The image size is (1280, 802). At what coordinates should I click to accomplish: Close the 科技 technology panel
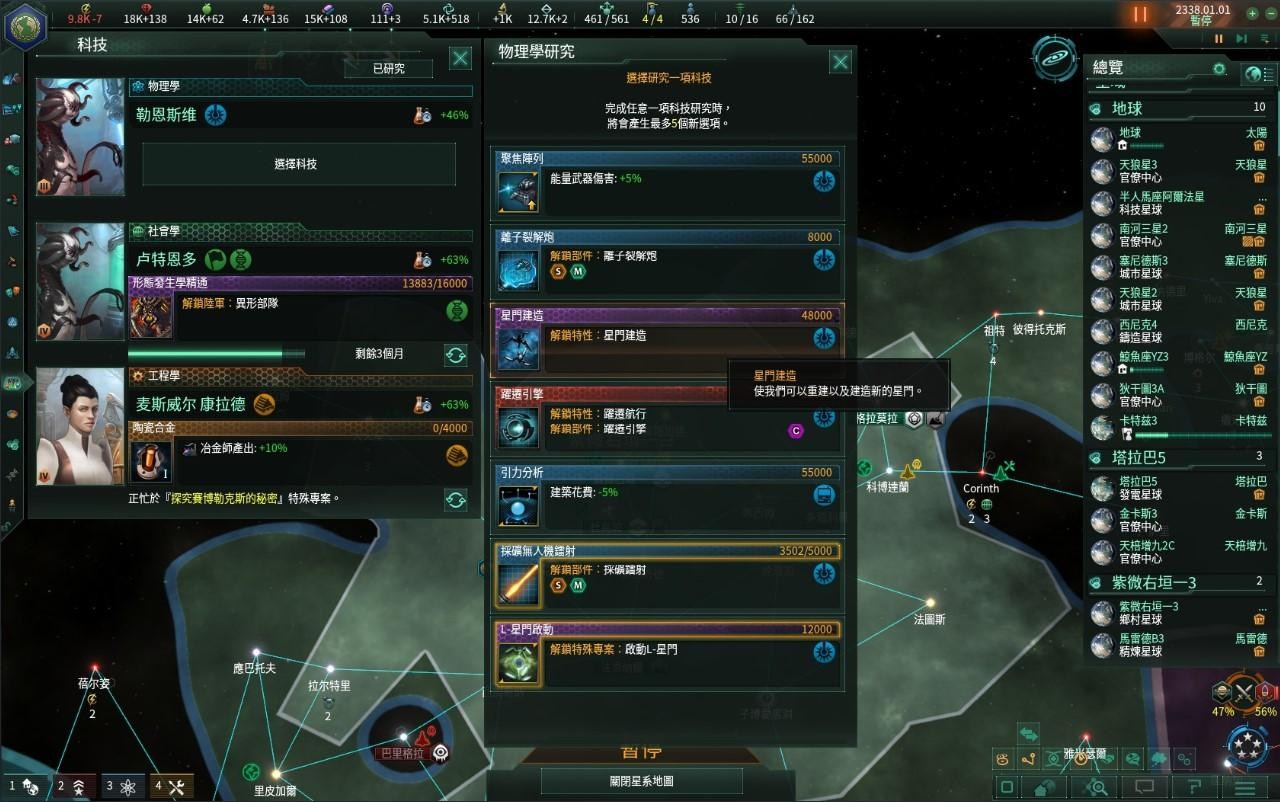(x=460, y=58)
